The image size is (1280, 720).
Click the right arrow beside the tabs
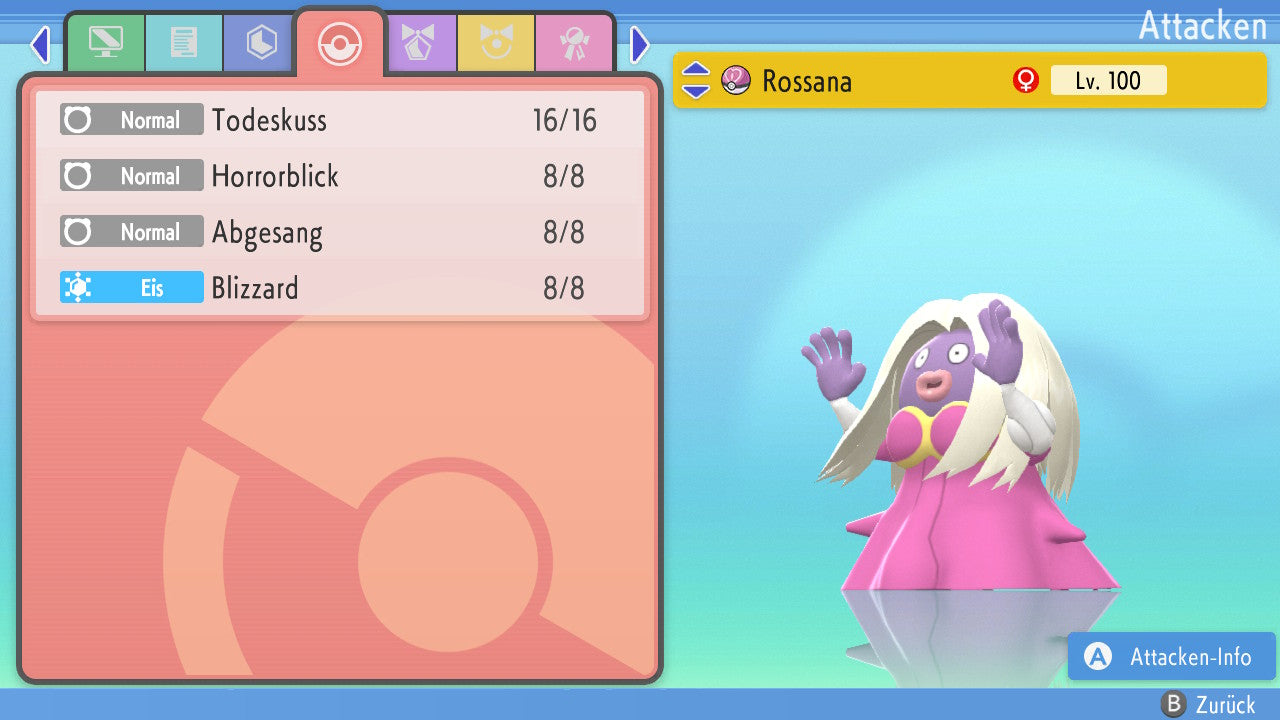pos(640,45)
